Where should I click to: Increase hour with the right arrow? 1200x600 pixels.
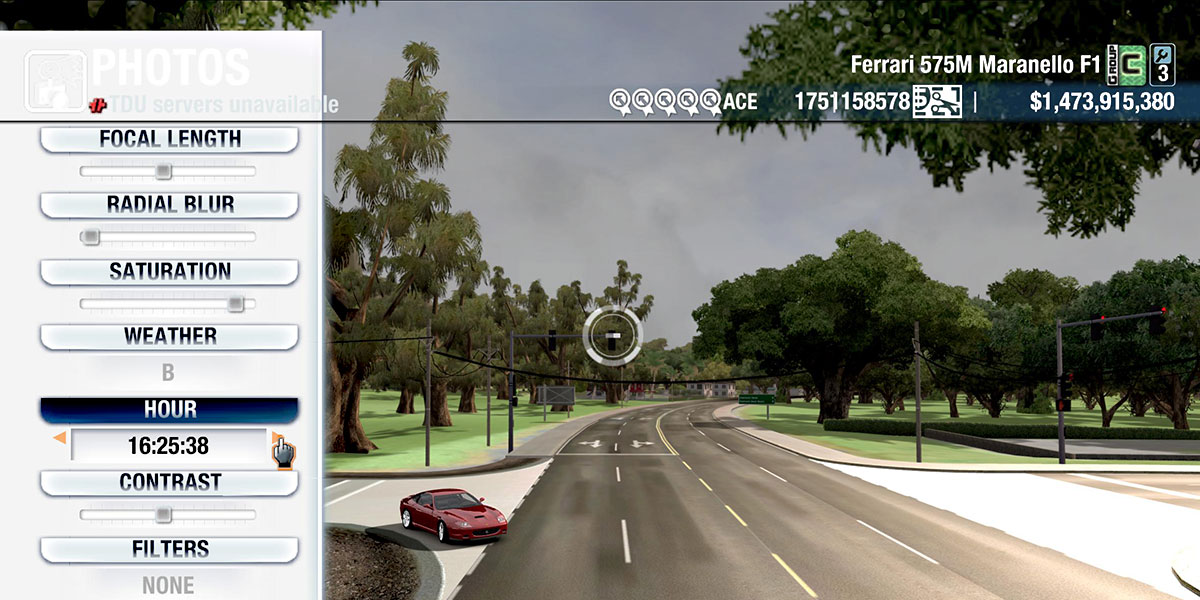[x=276, y=438]
